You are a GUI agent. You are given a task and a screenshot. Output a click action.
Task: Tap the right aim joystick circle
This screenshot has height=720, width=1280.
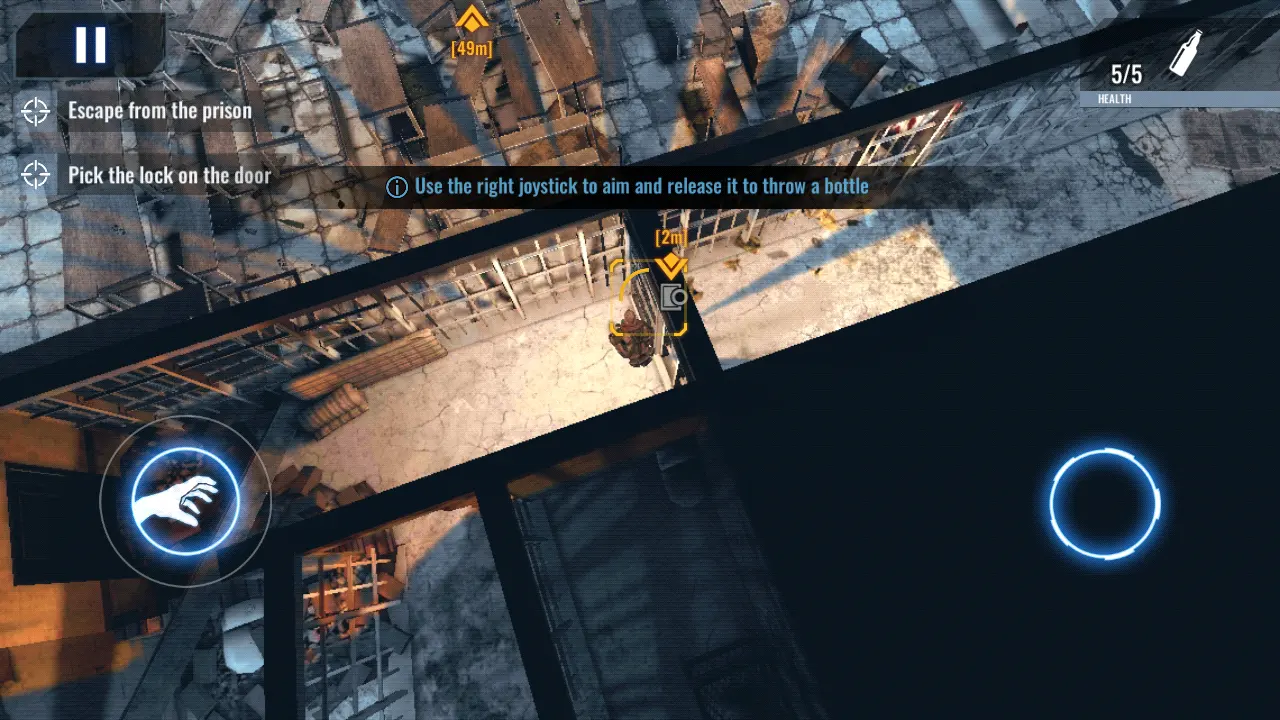point(1105,504)
